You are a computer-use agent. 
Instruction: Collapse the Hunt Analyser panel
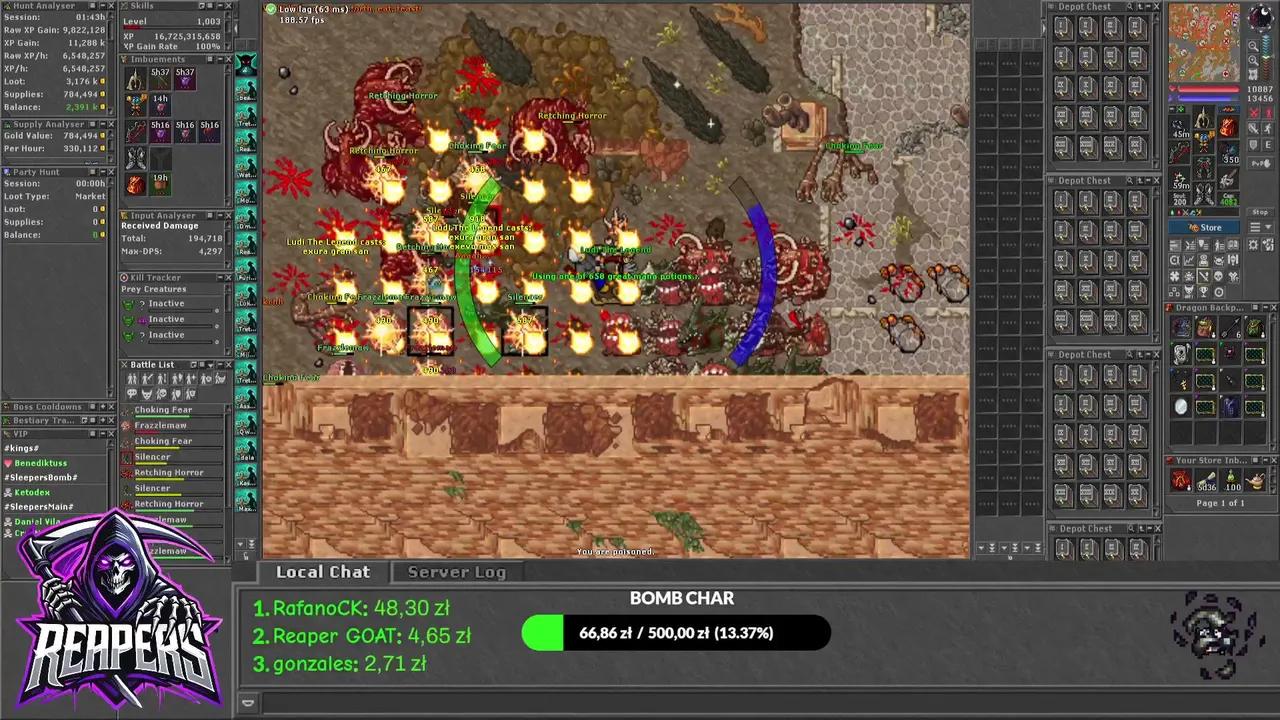(x=103, y=6)
